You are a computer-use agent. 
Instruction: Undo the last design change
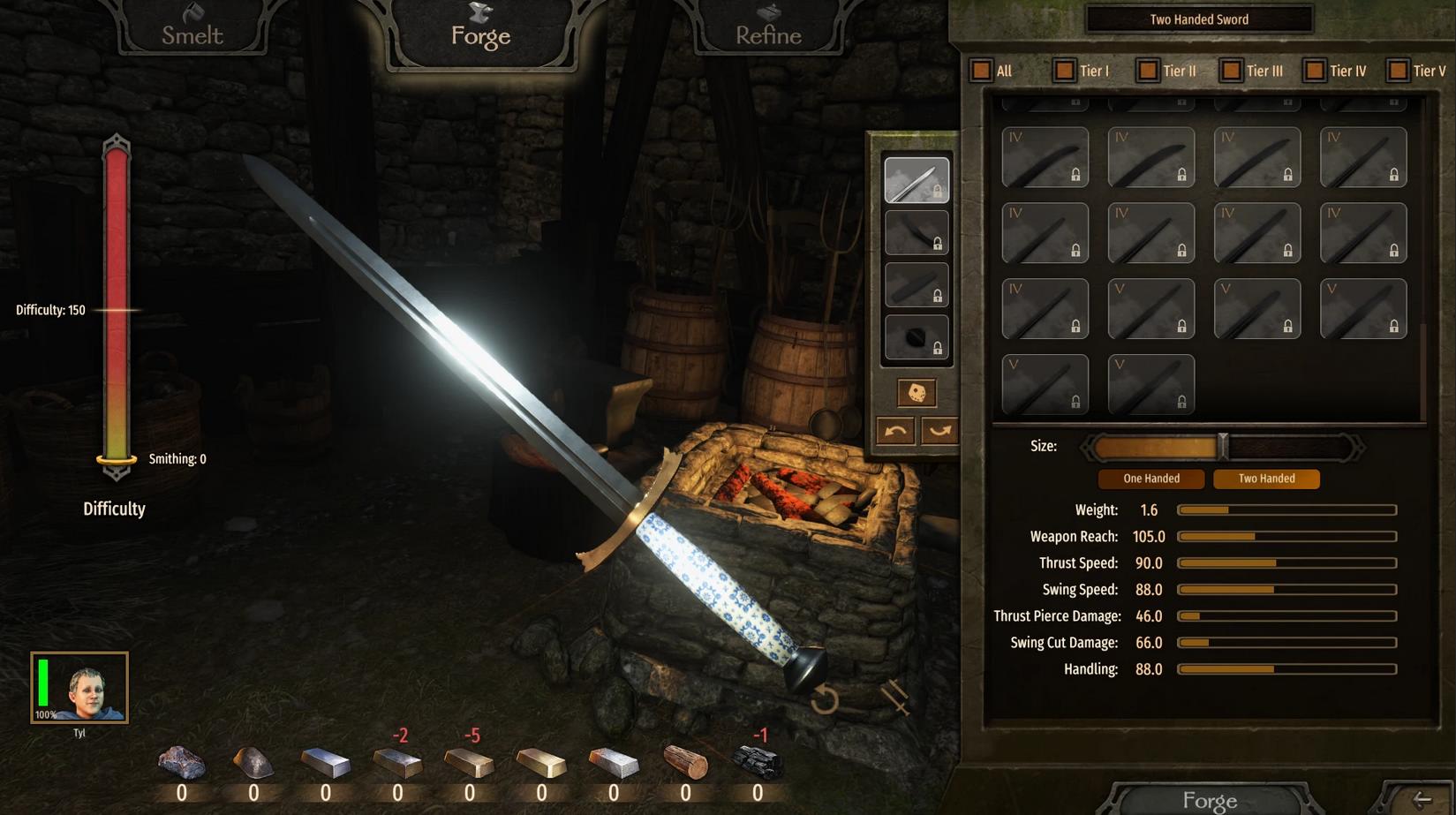(x=895, y=431)
